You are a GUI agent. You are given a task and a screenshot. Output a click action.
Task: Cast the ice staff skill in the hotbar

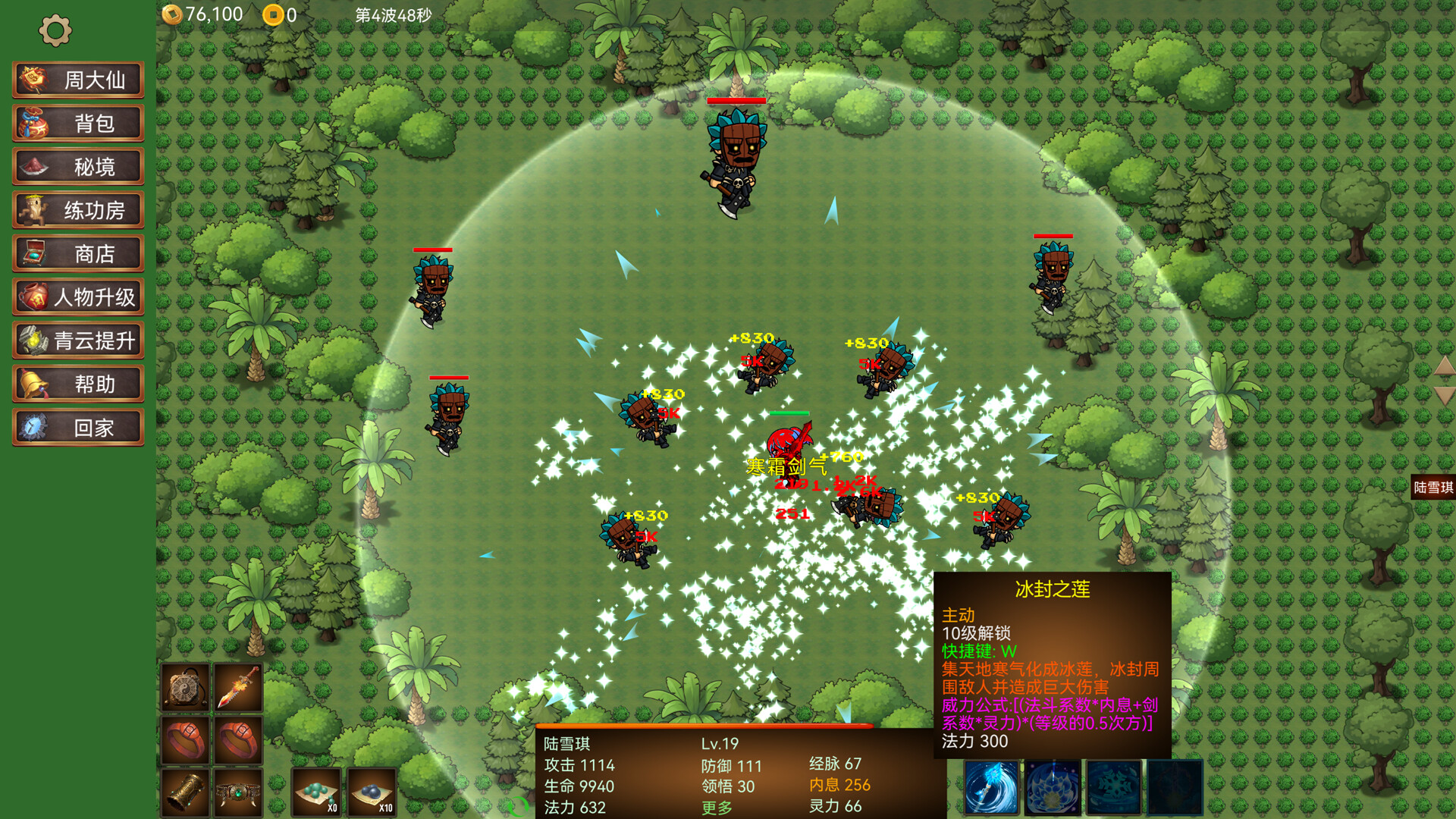coord(991,789)
